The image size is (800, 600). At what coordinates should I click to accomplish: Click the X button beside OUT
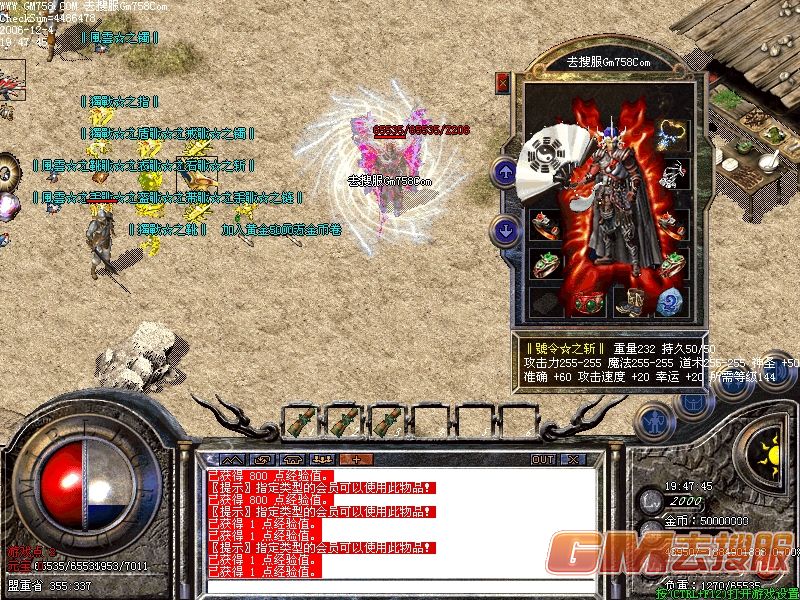(x=573, y=459)
